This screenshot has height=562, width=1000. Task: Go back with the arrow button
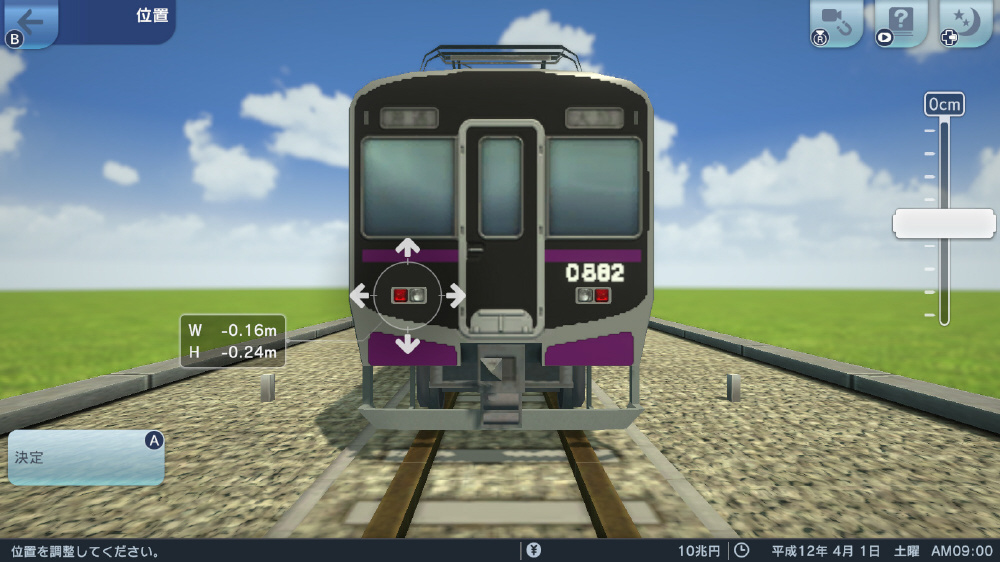[30, 21]
